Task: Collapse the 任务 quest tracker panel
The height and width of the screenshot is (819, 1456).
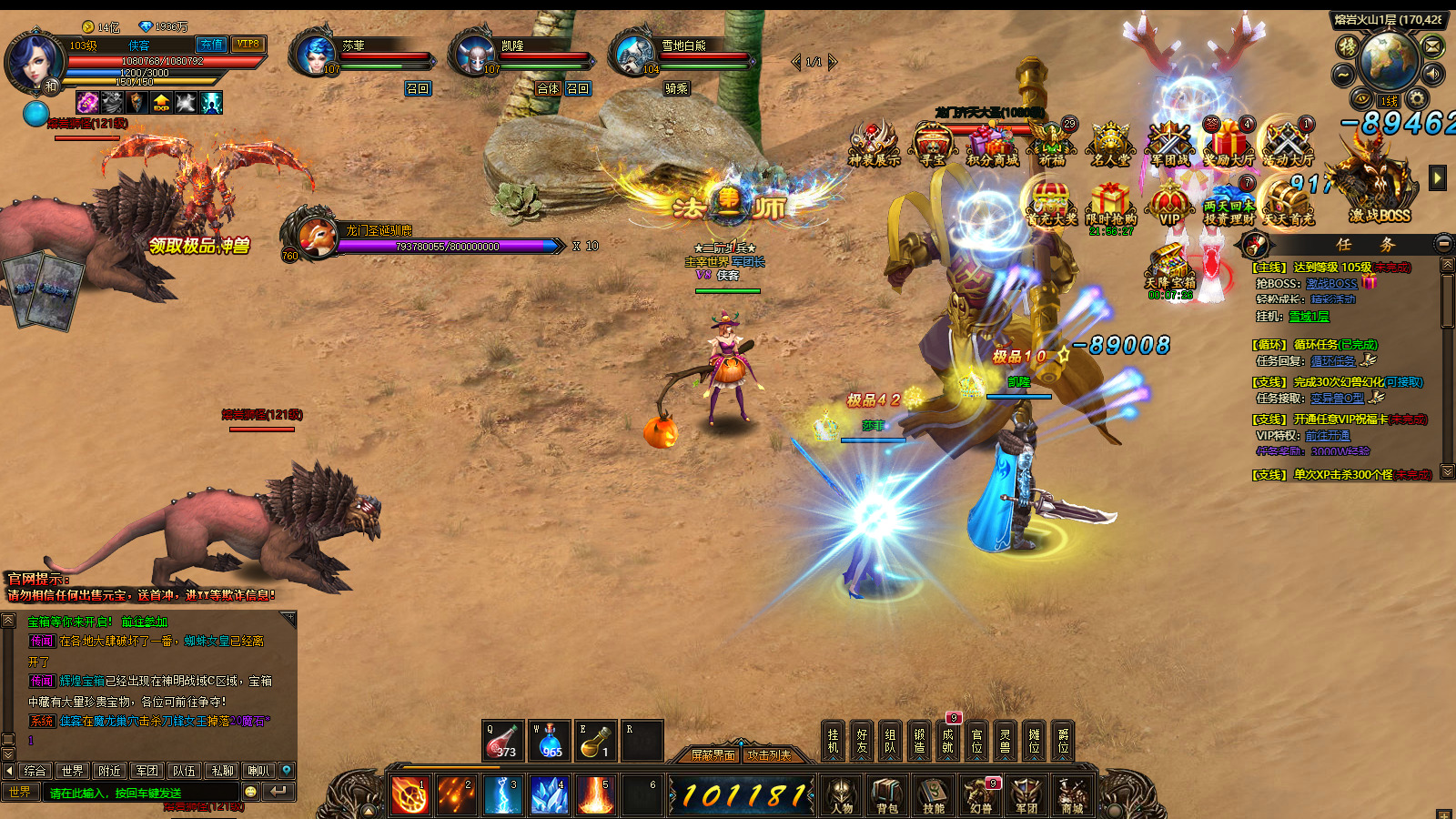Action: pos(1443,243)
